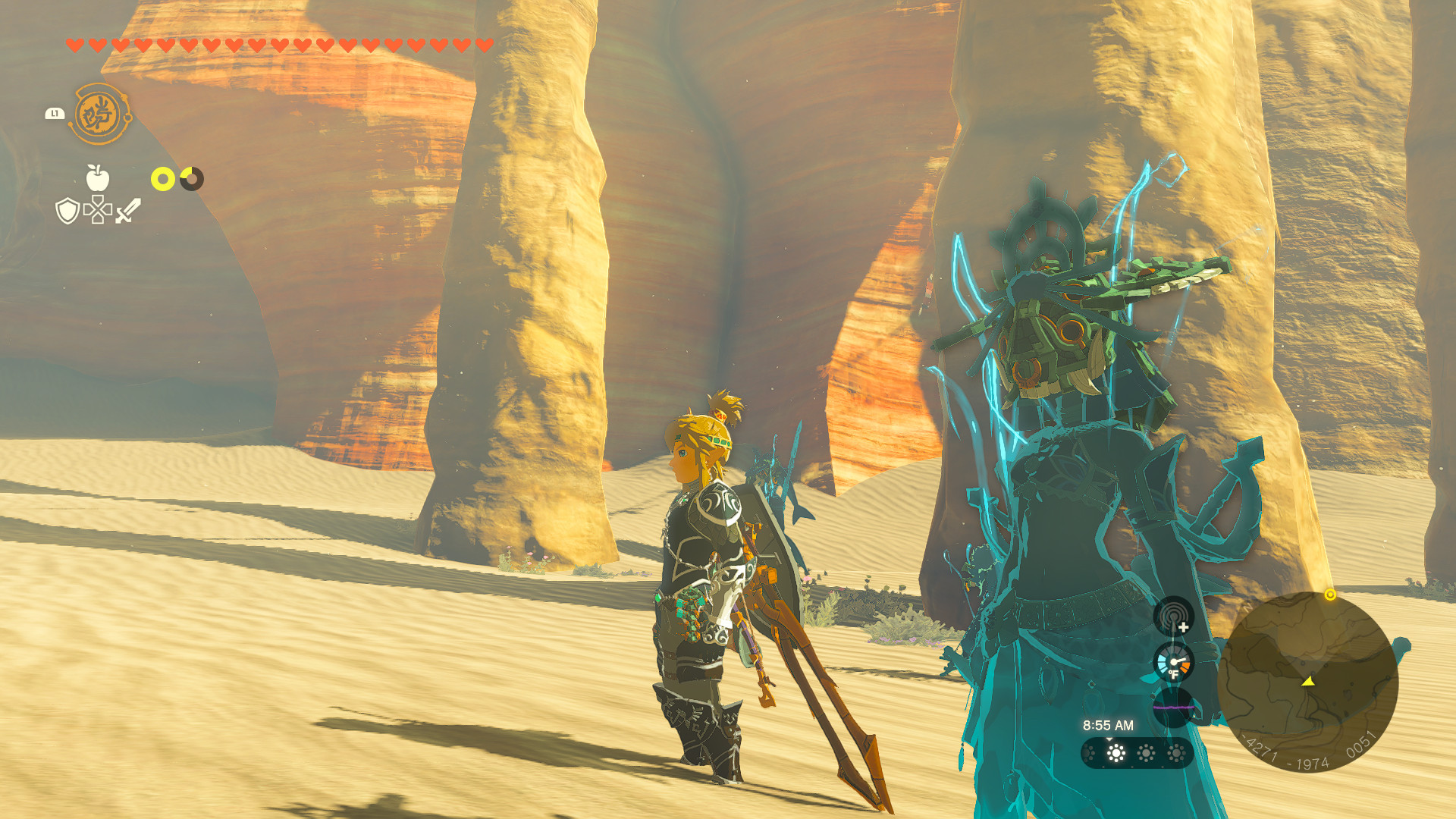Viewport: 1456px width, 819px height.
Task: Click the purple sound meter circle
Action: coord(1174,707)
